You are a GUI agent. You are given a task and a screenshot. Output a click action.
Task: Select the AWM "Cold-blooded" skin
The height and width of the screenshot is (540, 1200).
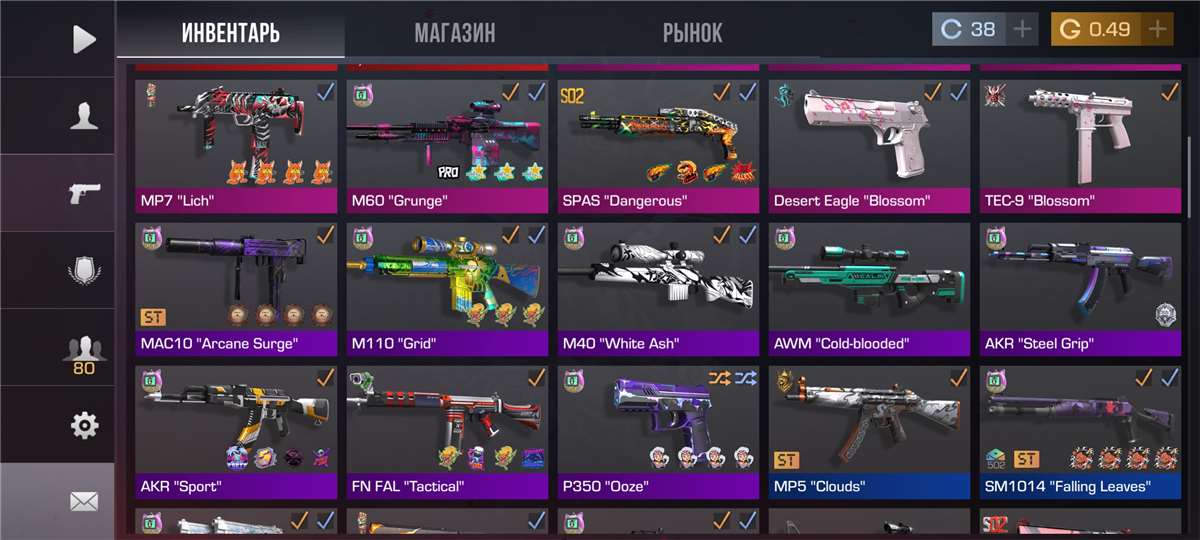(x=870, y=285)
